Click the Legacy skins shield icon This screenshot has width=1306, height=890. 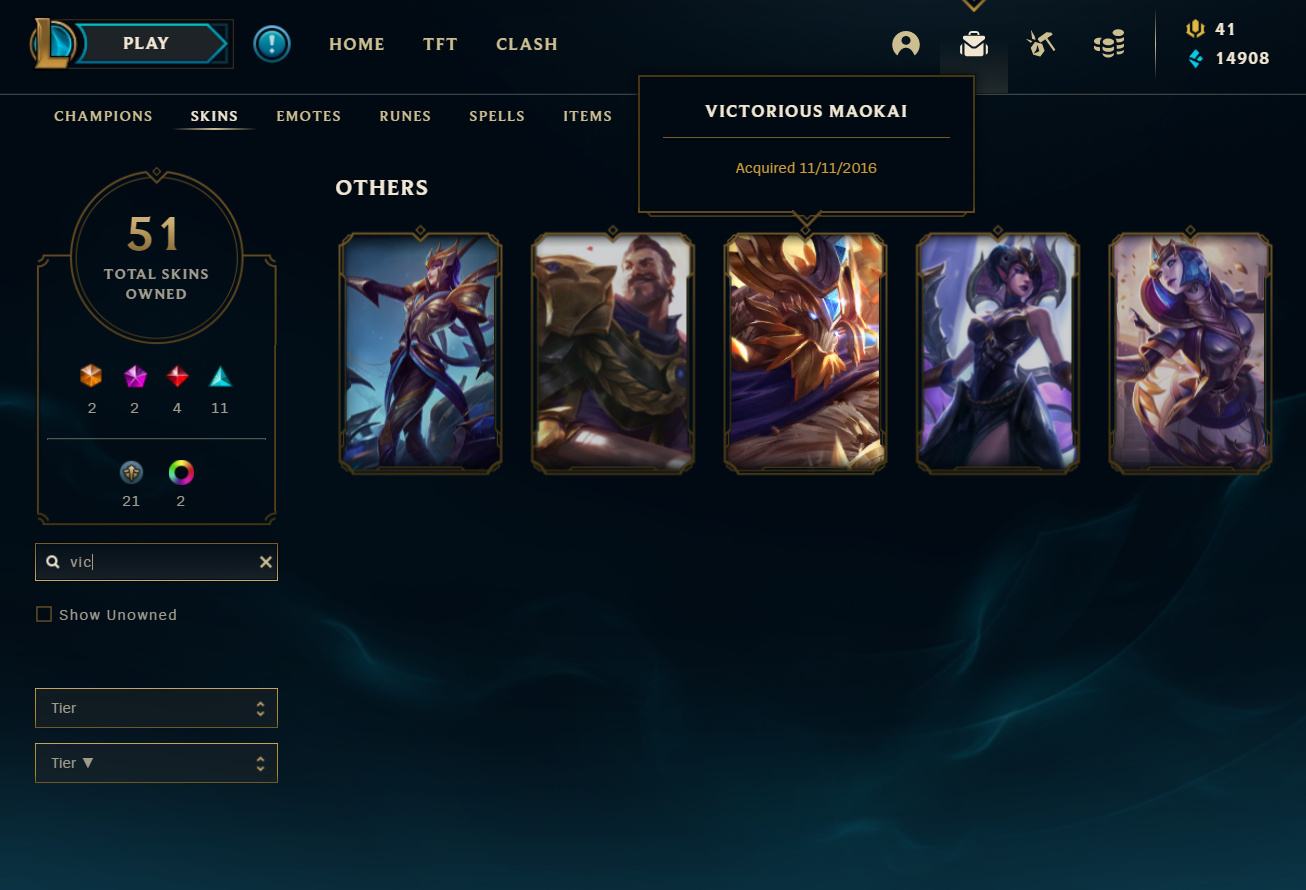131,473
